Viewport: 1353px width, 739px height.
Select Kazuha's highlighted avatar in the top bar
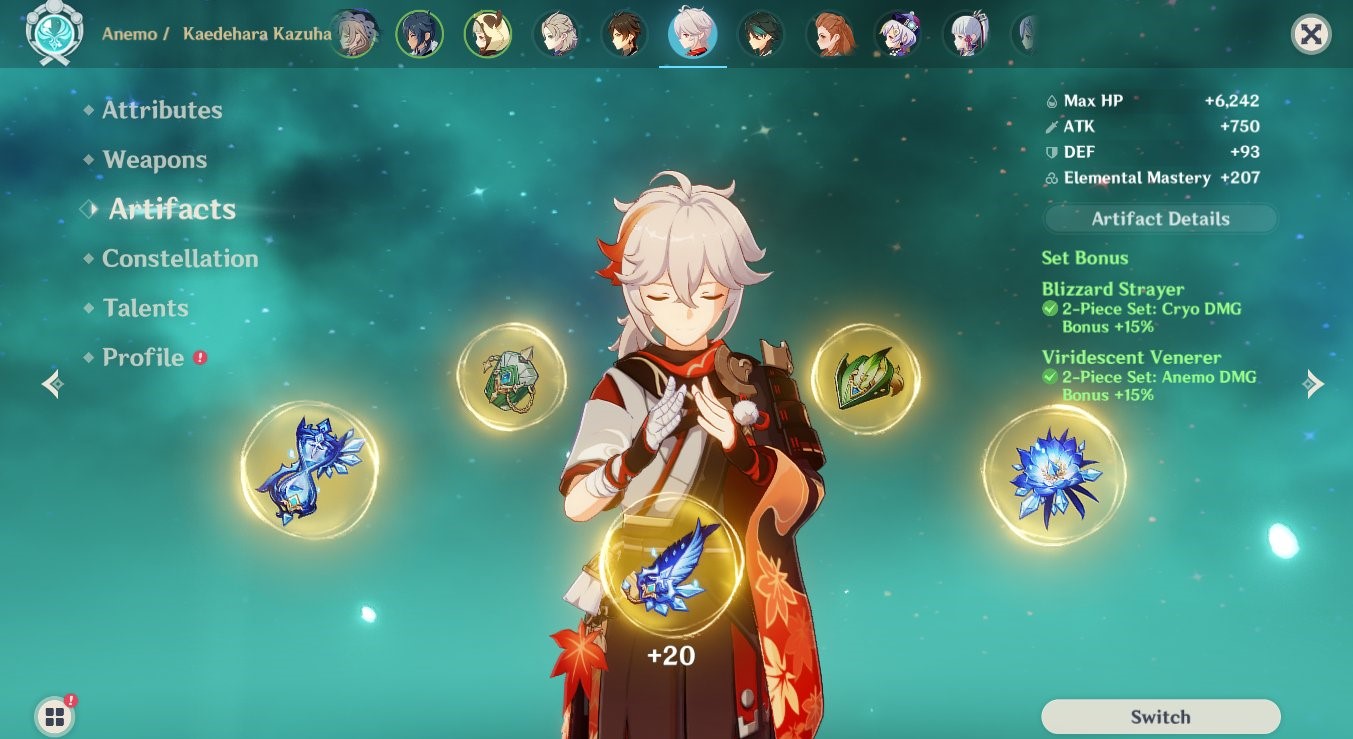click(693, 33)
